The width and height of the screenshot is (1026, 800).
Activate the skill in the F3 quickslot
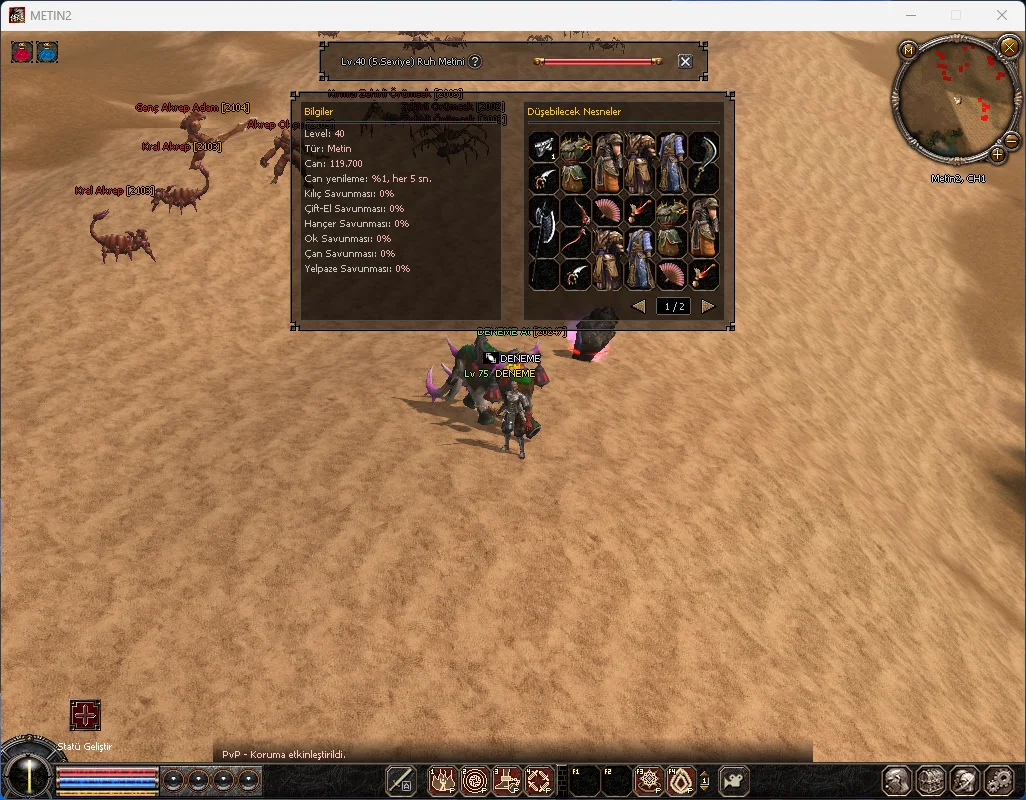click(649, 780)
